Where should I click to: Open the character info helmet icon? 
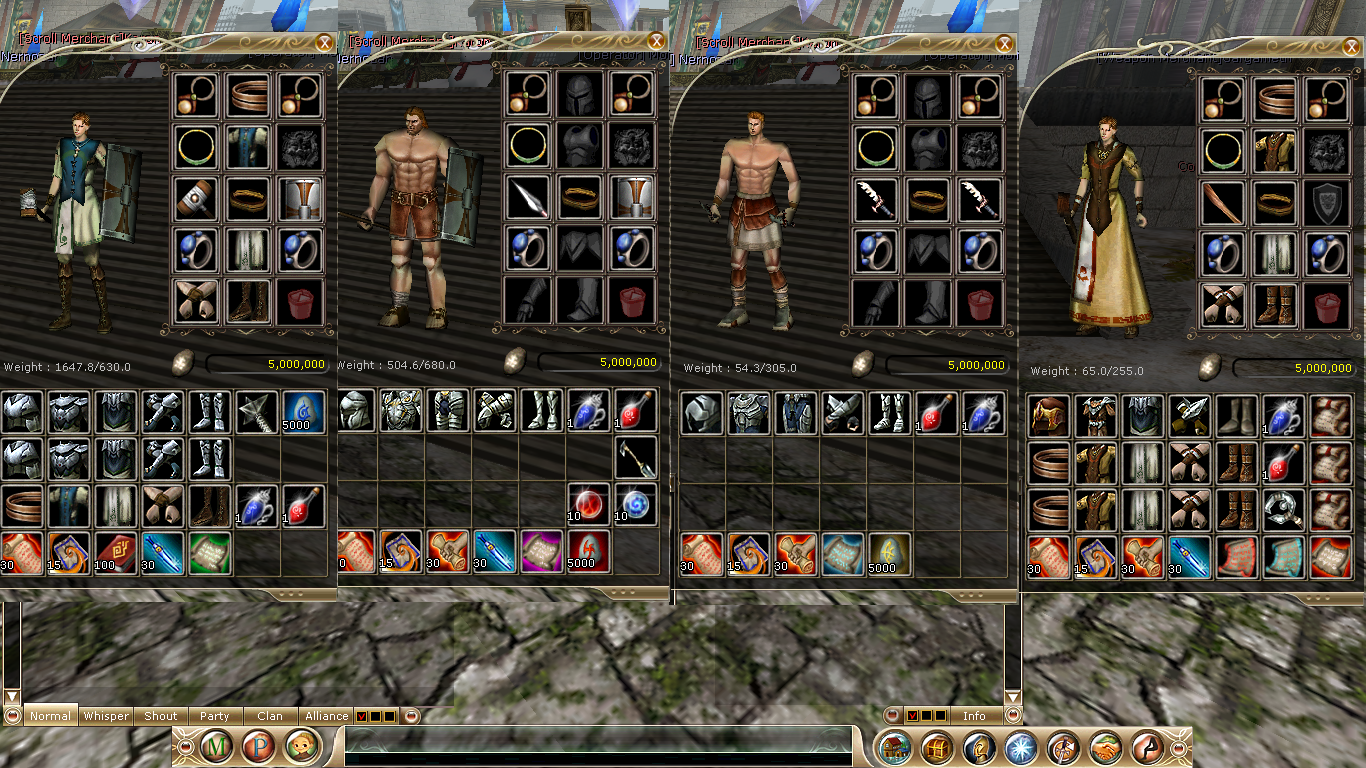coord(977,747)
